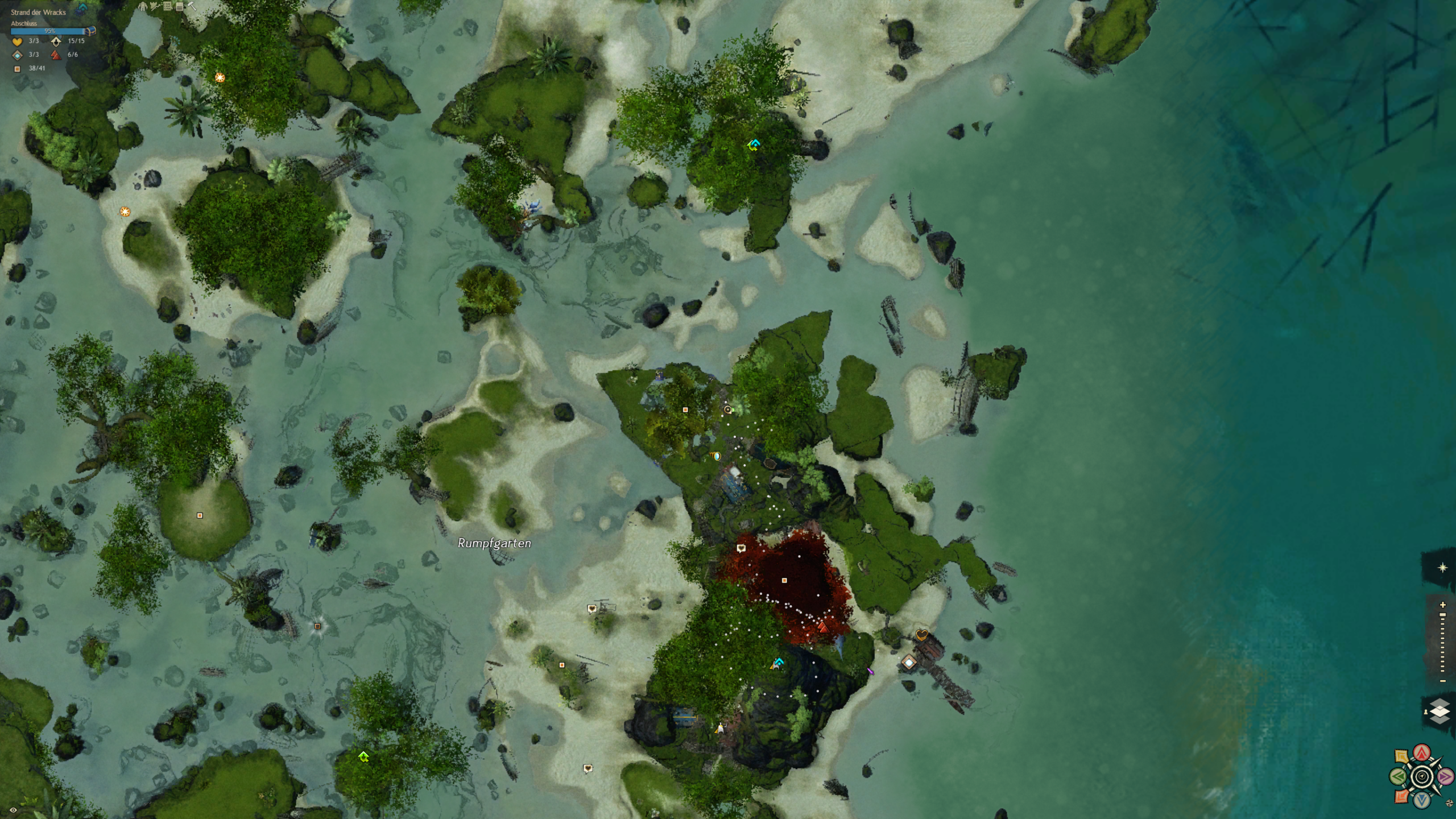Open the hammer icon in the top toolbar
Screen dimensions: 1456x819
[x=192, y=7]
